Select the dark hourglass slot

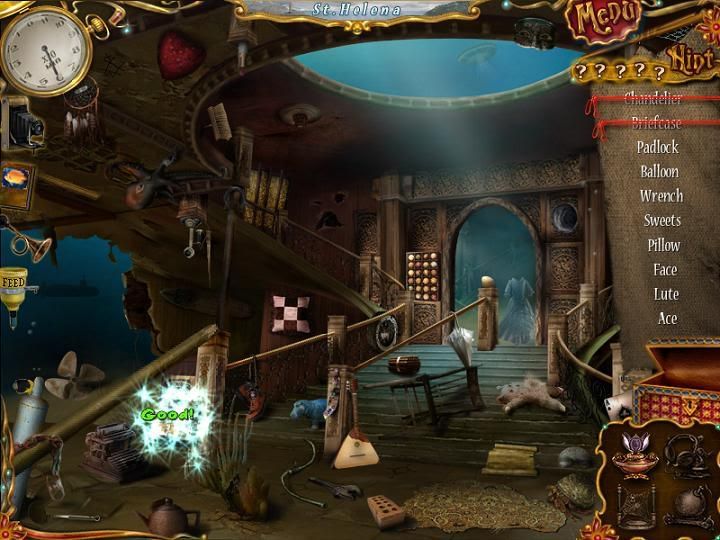click(x=637, y=503)
